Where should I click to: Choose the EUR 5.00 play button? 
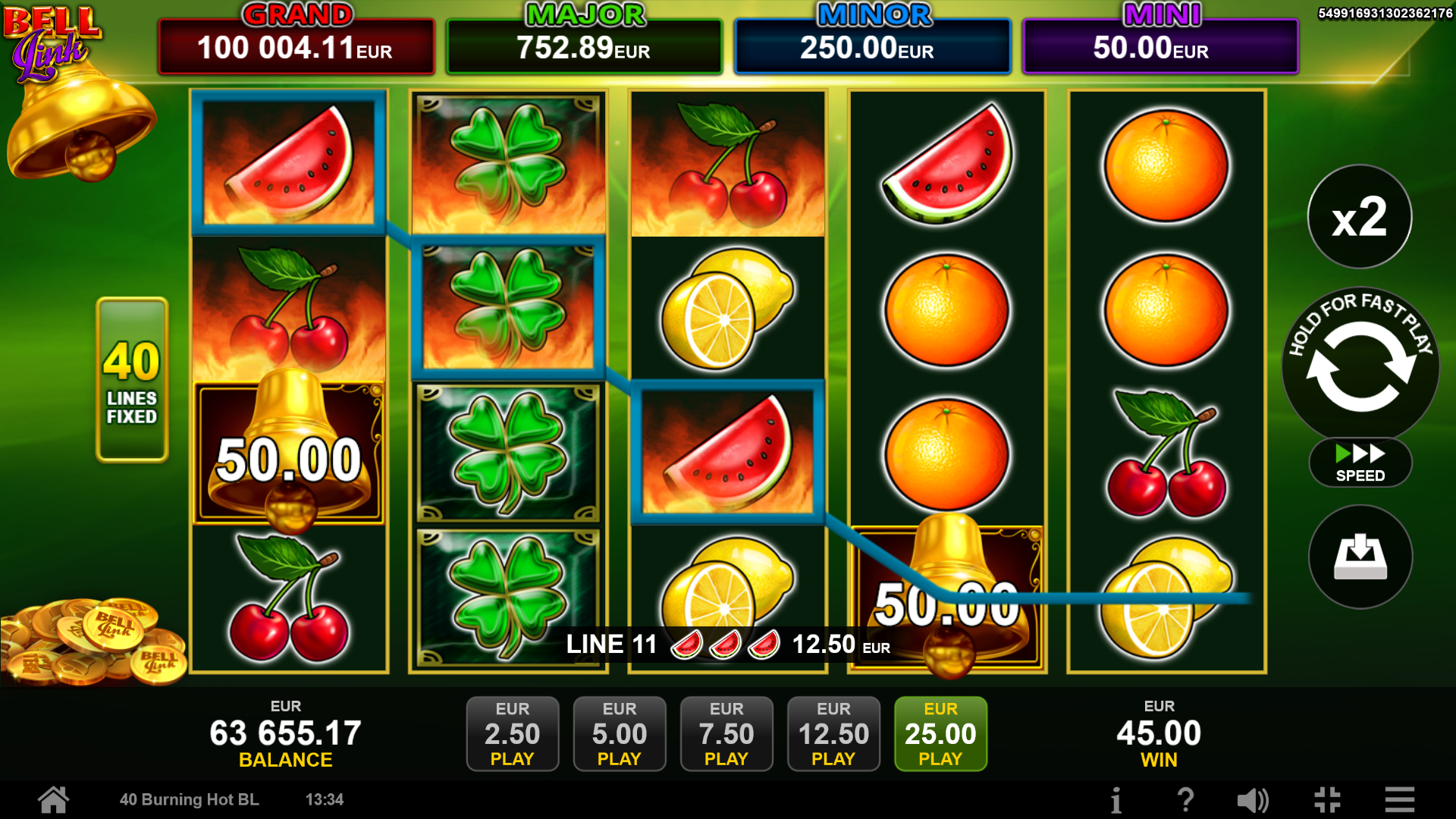620,733
